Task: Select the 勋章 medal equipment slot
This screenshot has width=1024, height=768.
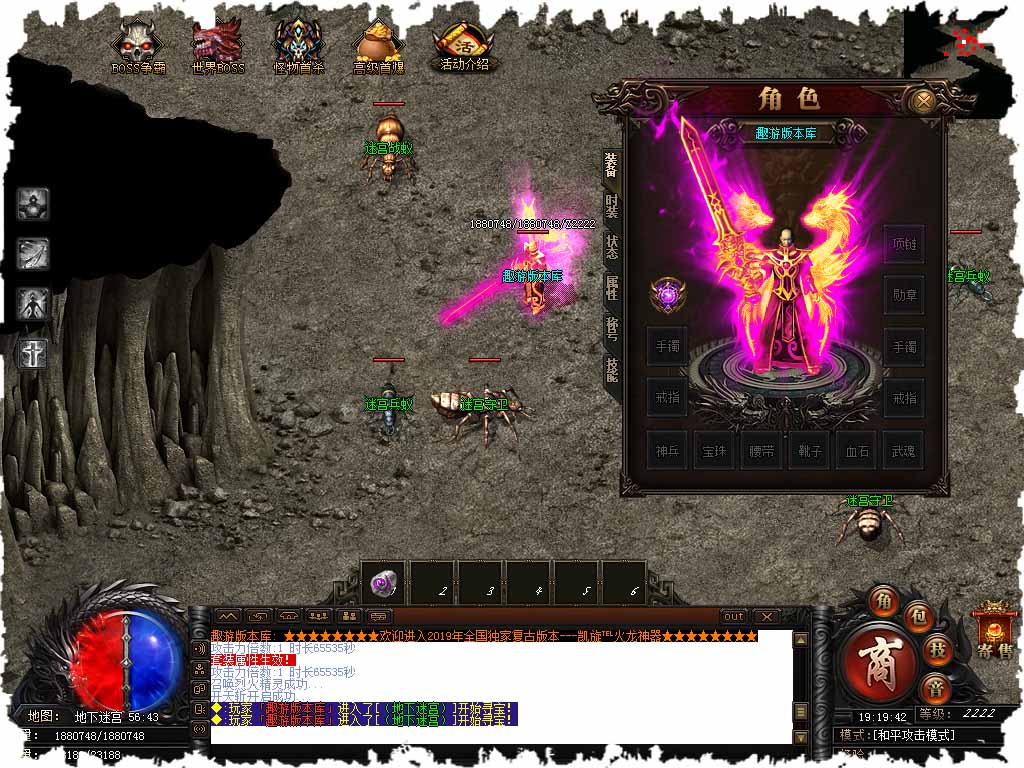Action: pos(903,295)
